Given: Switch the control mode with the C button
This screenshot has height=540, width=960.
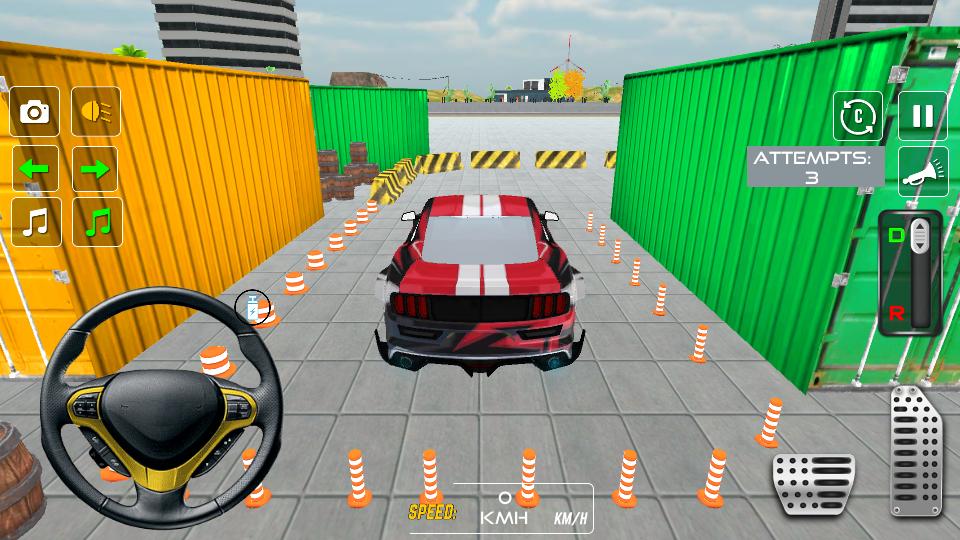Looking at the screenshot, I should [x=858, y=116].
